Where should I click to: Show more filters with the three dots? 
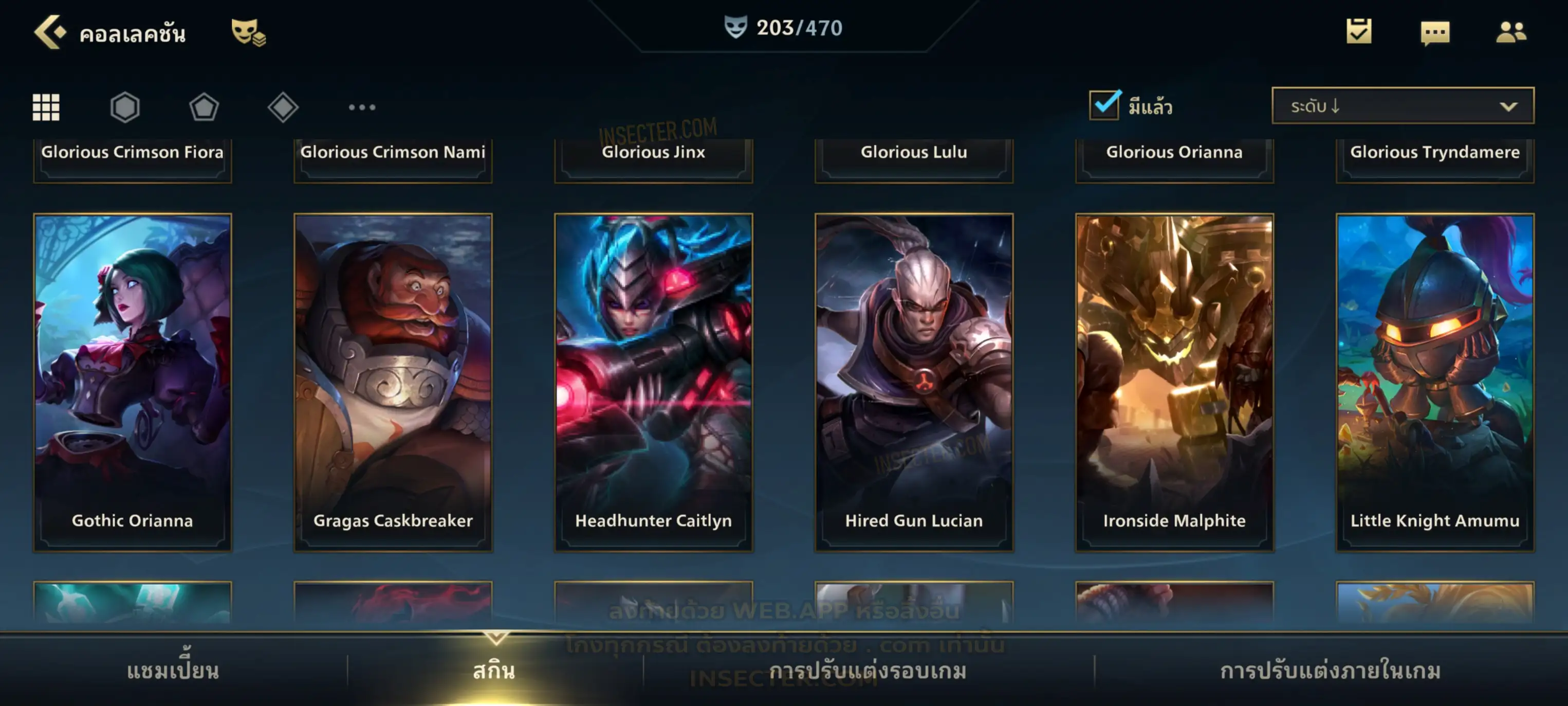click(362, 107)
